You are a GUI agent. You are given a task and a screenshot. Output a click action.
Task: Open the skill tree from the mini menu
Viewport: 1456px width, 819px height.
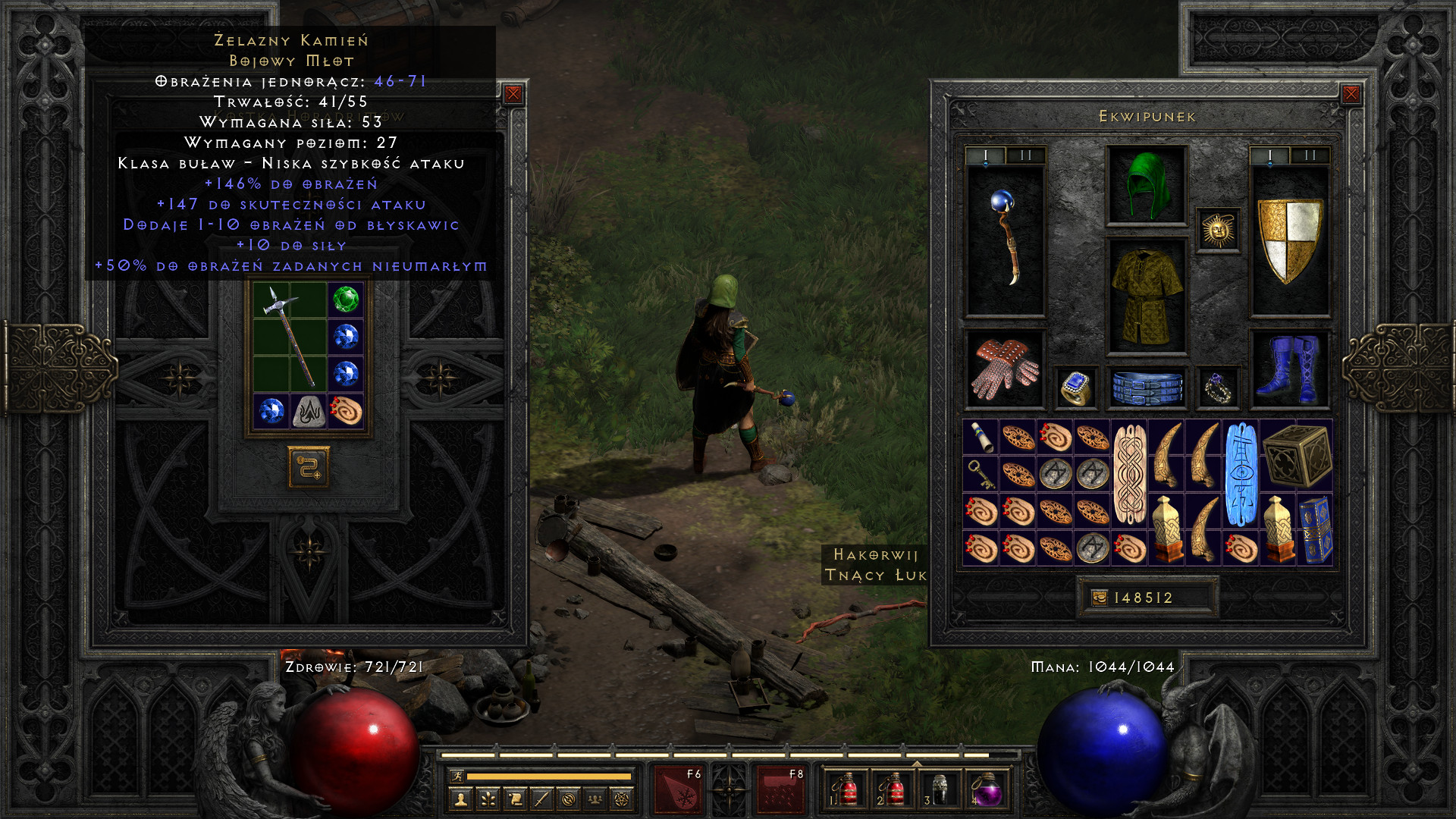(x=488, y=799)
